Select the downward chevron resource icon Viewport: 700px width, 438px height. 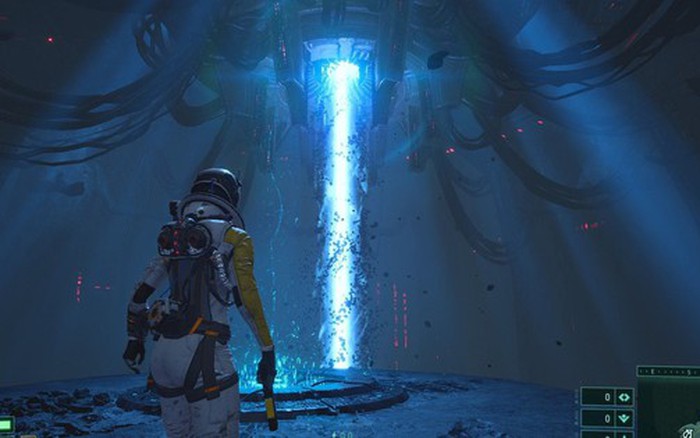tap(624, 418)
